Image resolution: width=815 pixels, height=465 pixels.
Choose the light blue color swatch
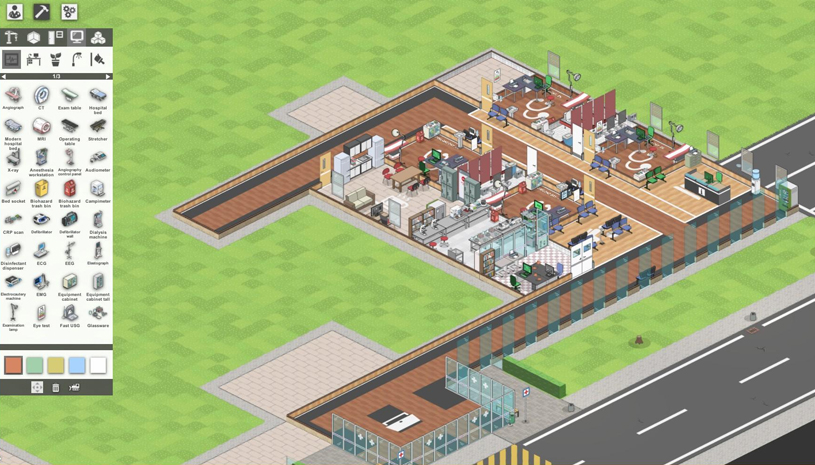click(x=77, y=365)
